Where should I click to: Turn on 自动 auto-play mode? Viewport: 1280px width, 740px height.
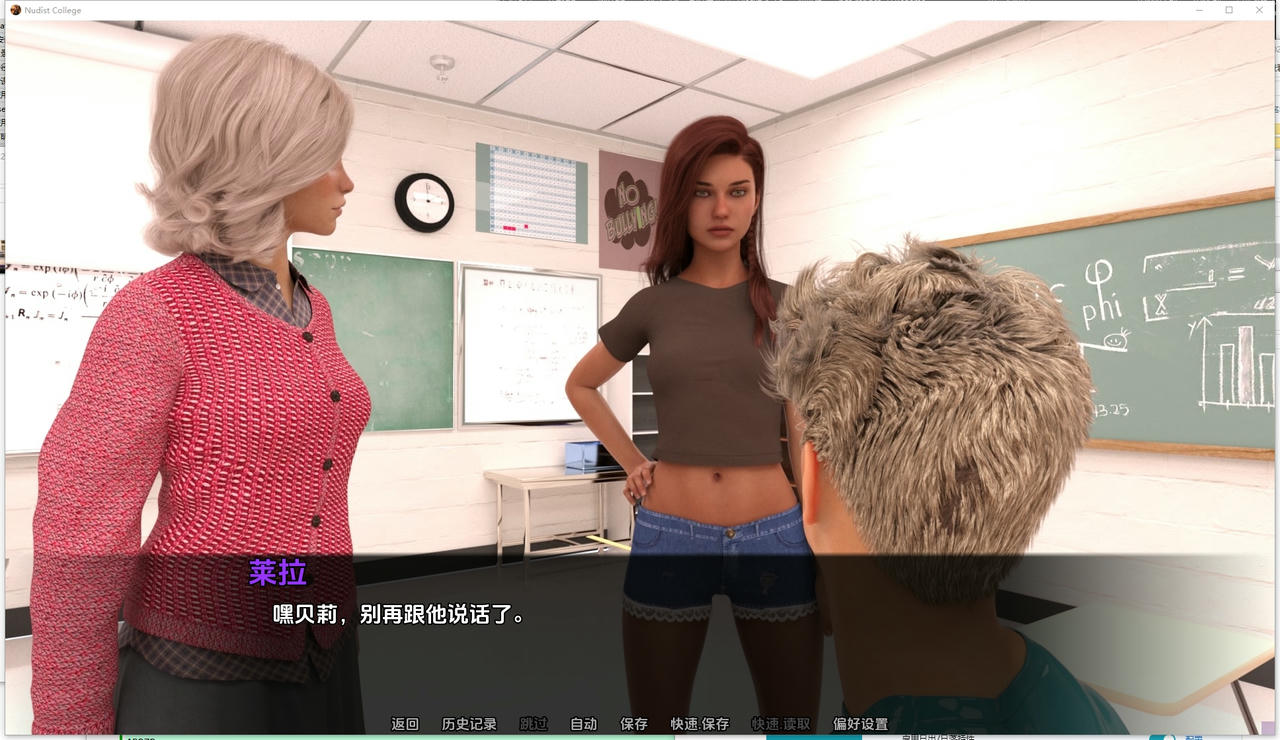click(x=583, y=723)
